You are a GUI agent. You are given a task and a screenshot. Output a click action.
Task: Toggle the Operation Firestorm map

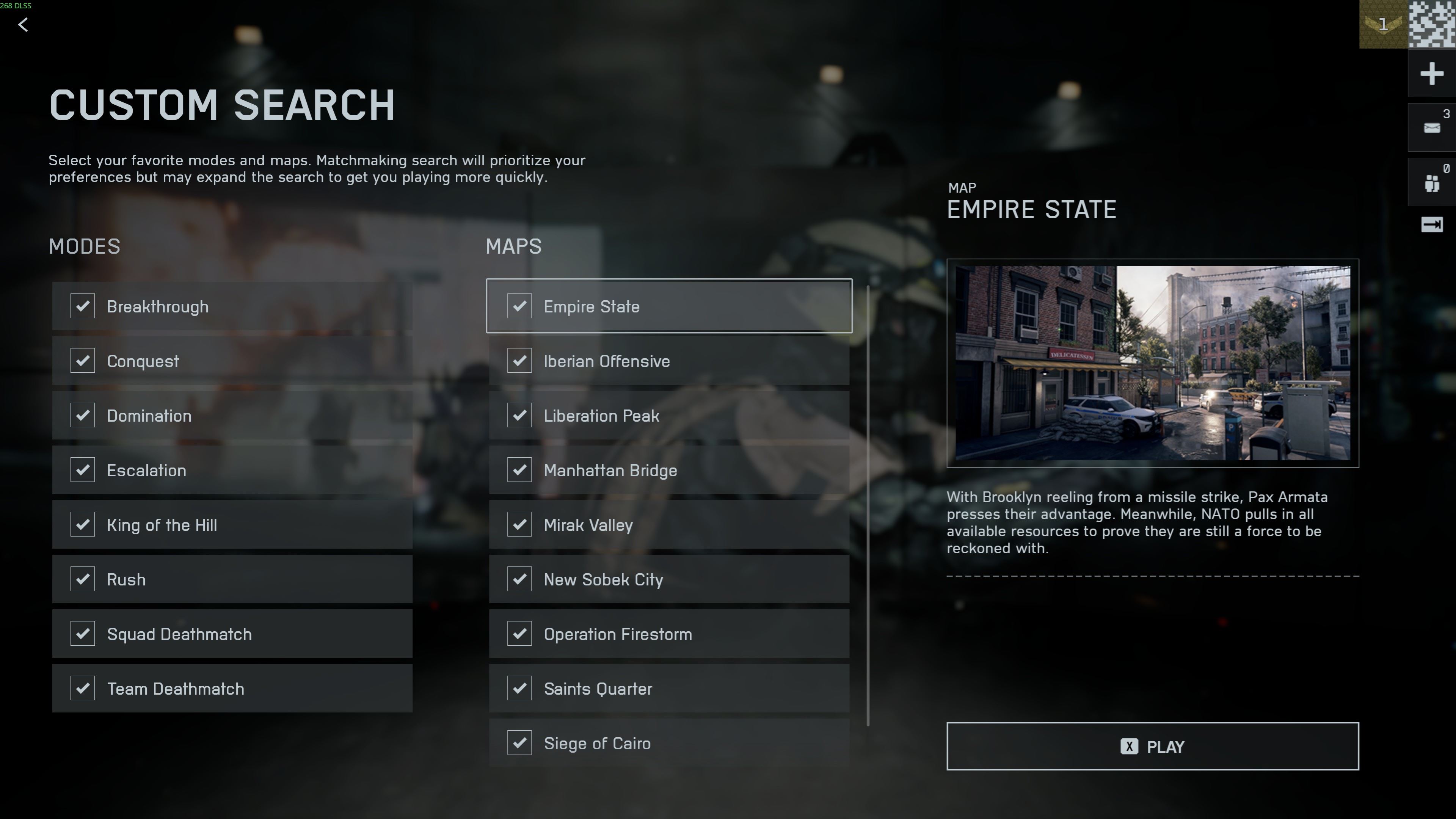pos(519,634)
